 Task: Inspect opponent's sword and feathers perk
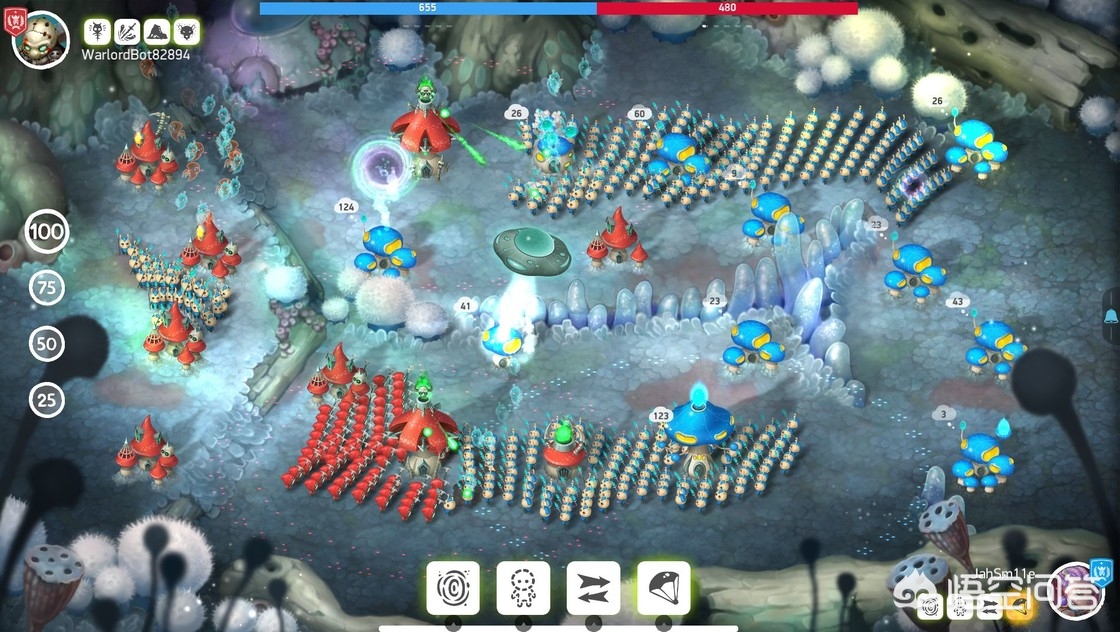(x=127, y=32)
